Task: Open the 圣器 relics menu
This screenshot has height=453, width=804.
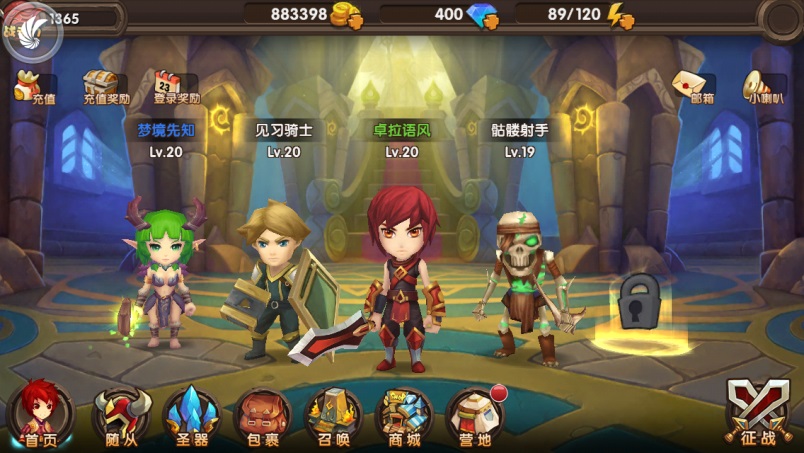Action: pos(192,416)
